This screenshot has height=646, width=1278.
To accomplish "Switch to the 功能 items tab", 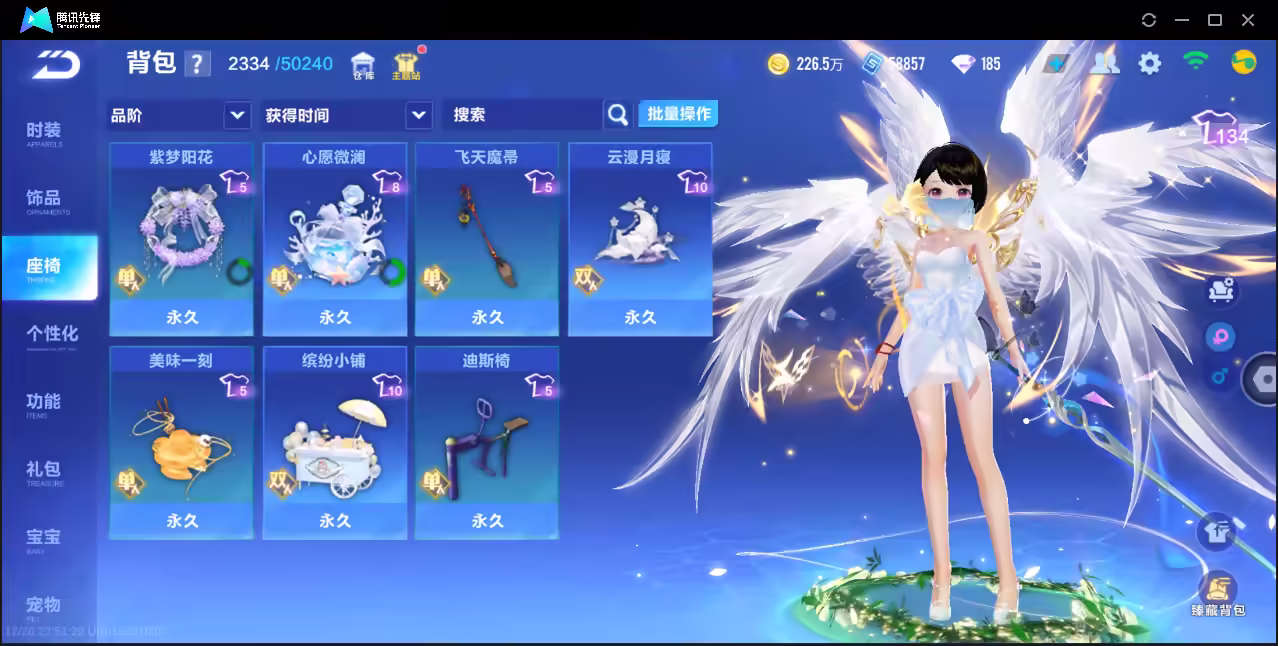I will (44, 404).
